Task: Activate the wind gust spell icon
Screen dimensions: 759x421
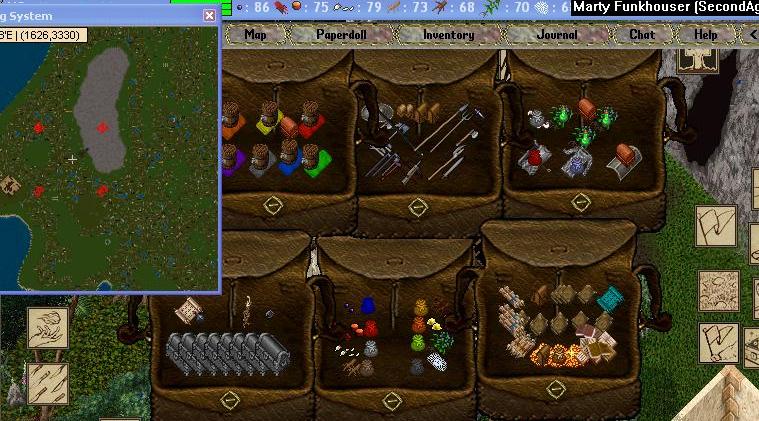Action: (48, 327)
